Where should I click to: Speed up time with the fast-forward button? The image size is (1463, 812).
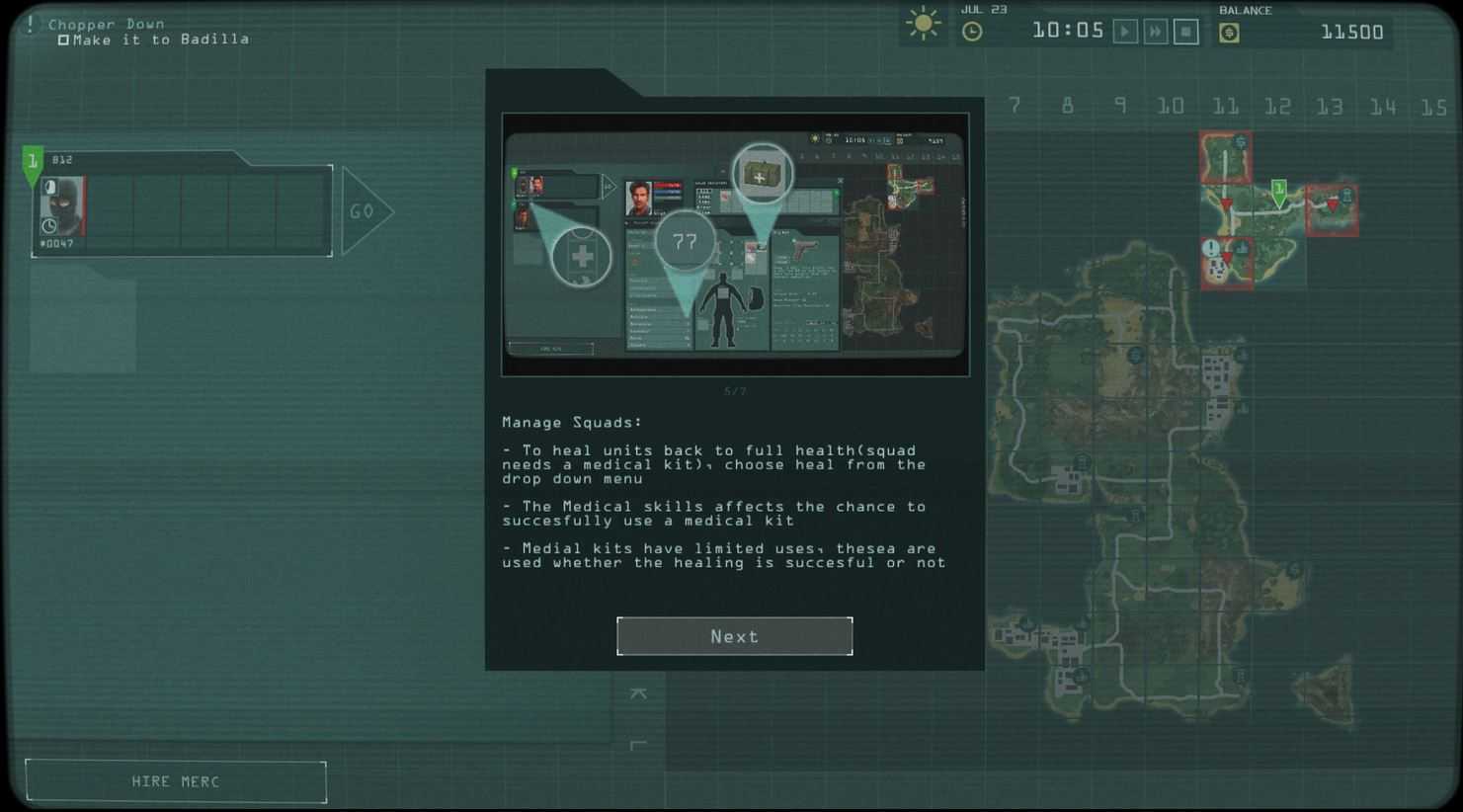(1155, 32)
